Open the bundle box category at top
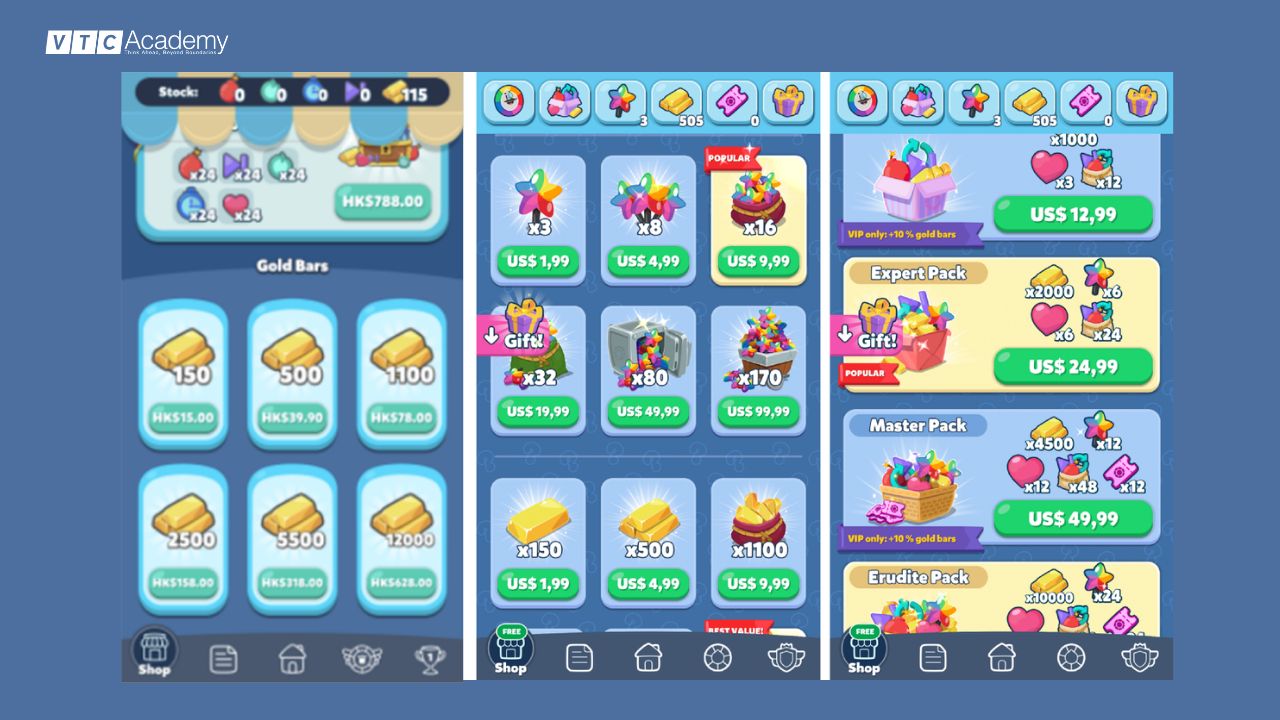 coord(564,101)
